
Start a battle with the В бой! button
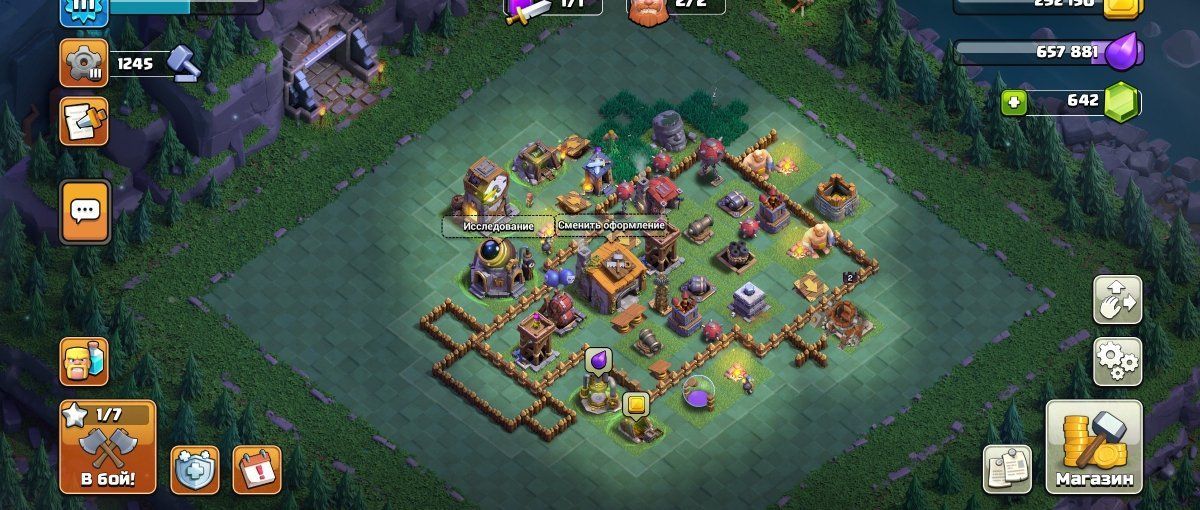click(107, 448)
